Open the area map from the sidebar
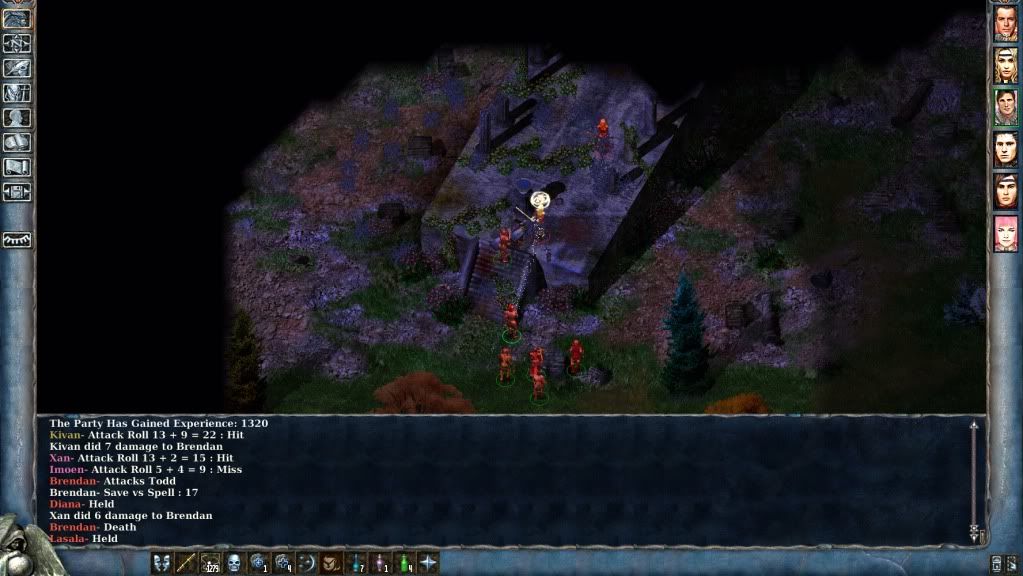The image size is (1023, 576). tap(17, 43)
